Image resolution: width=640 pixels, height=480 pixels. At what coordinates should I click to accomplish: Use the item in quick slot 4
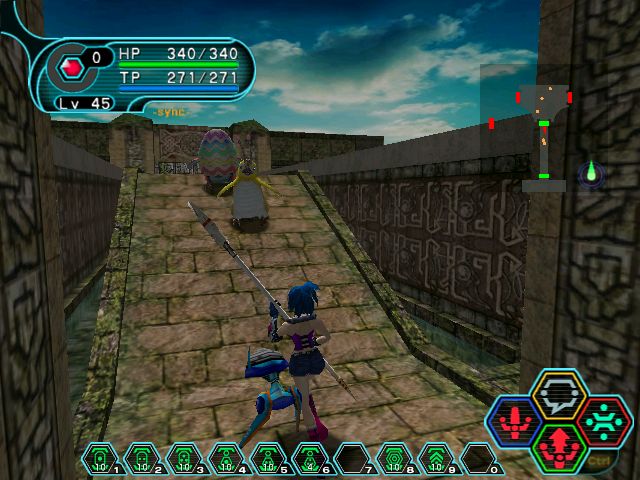pos(226,460)
